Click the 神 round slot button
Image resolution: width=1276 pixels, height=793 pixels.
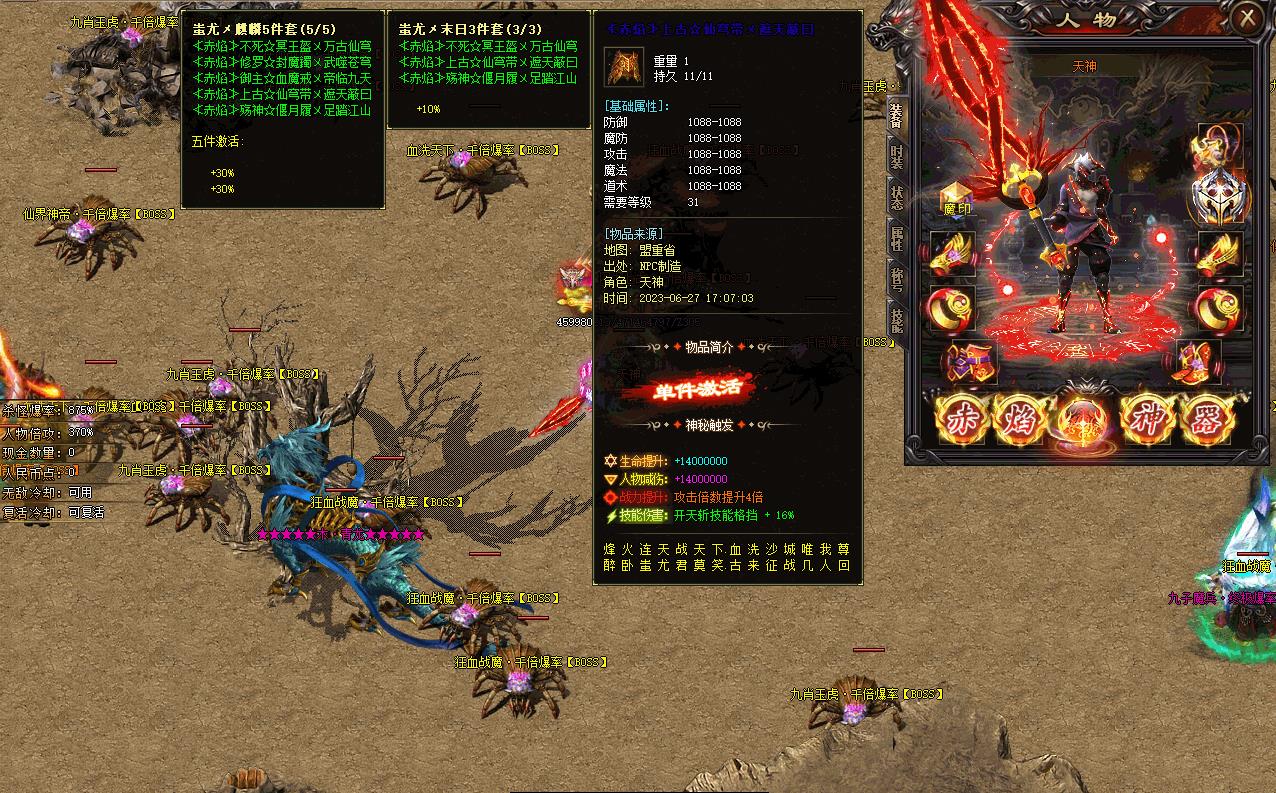coord(1147,420)
